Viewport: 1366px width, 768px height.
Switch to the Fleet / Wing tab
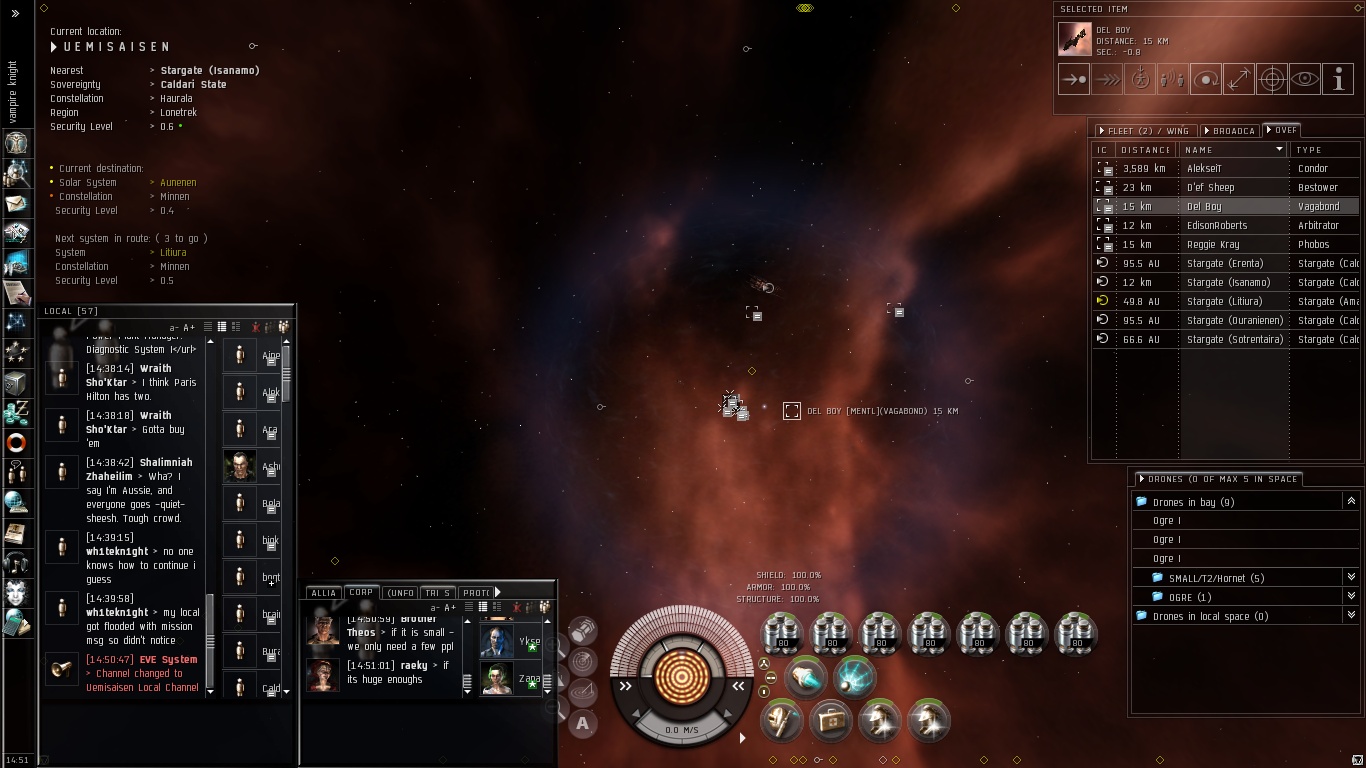pos(1144,131)
